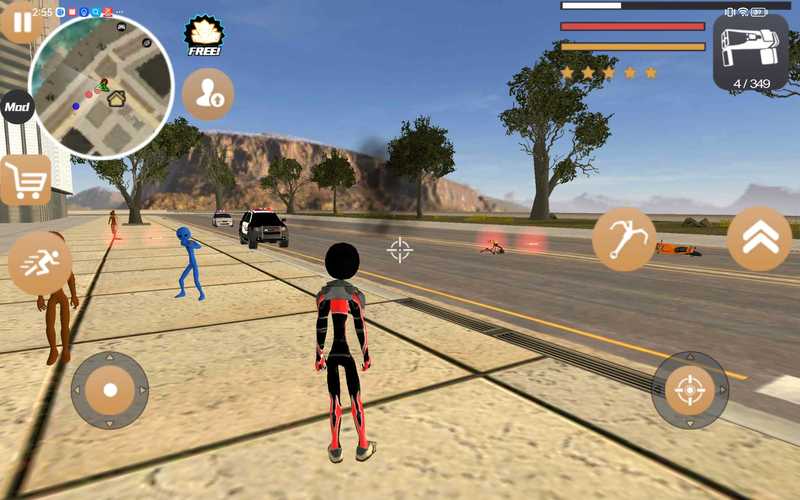Screen dimensions: 800x500
Task: Pause the game
Action: pos(19,21)
